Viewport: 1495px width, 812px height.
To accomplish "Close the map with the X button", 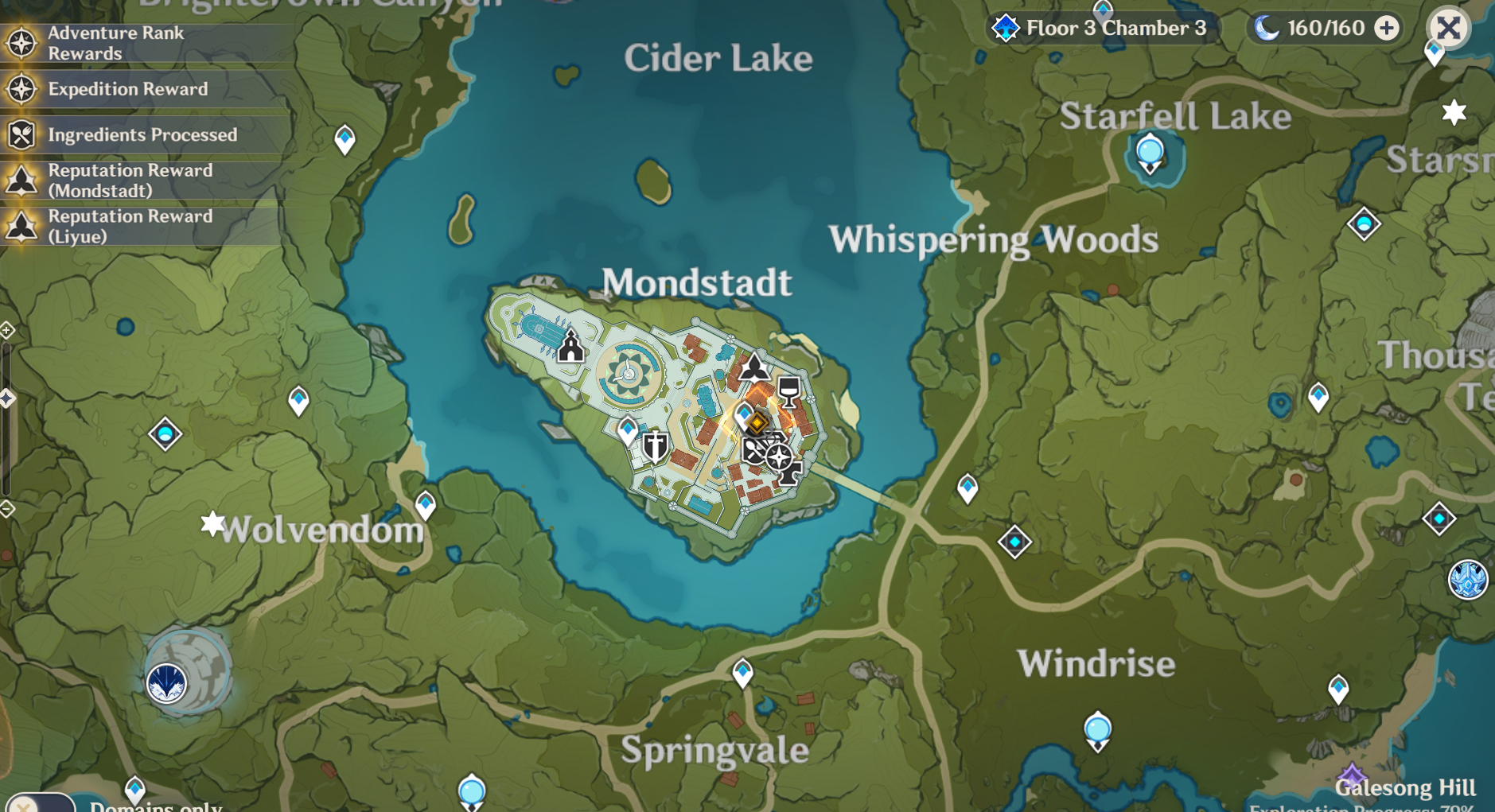I will [1448, 29].
